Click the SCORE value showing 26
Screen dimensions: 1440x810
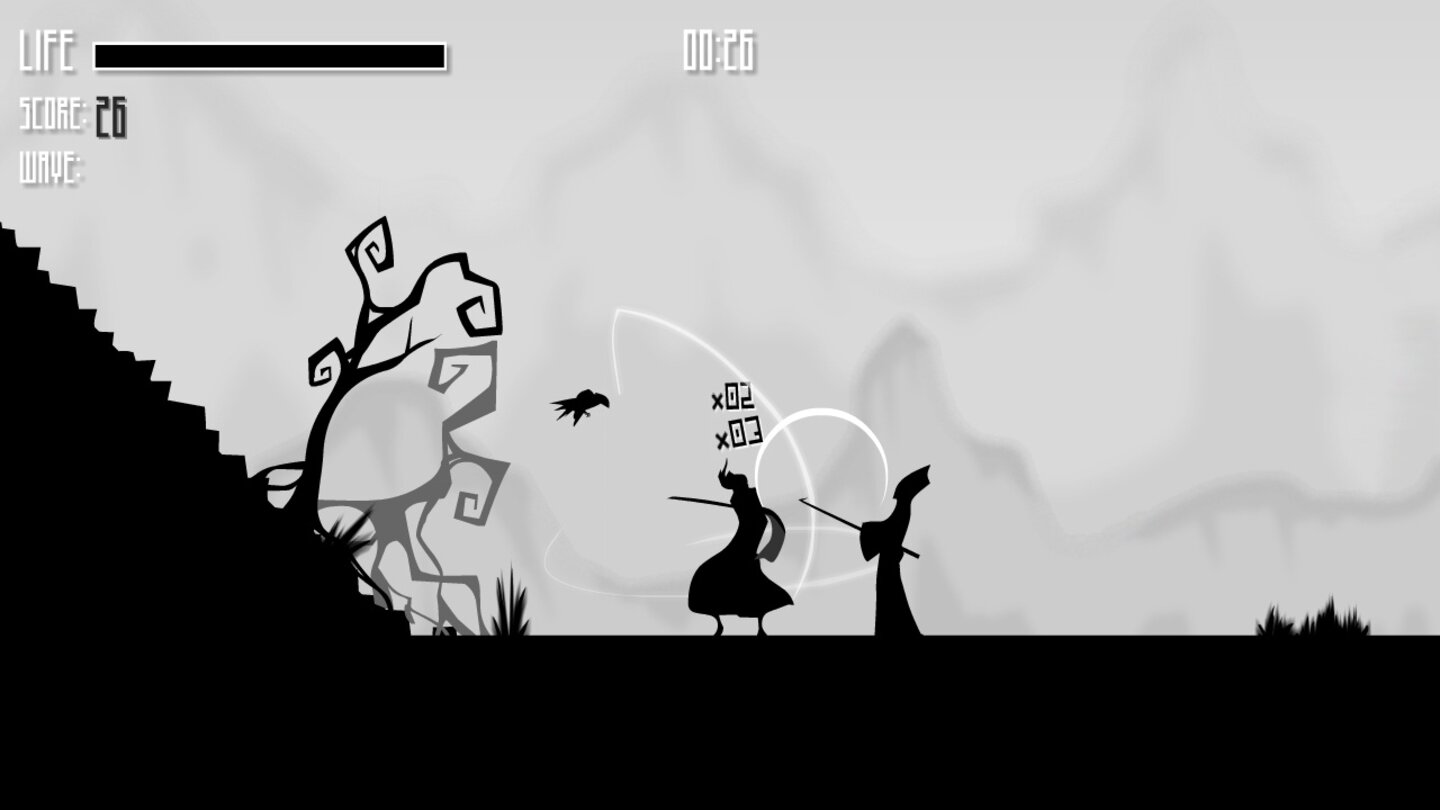(x=110, y=115)
